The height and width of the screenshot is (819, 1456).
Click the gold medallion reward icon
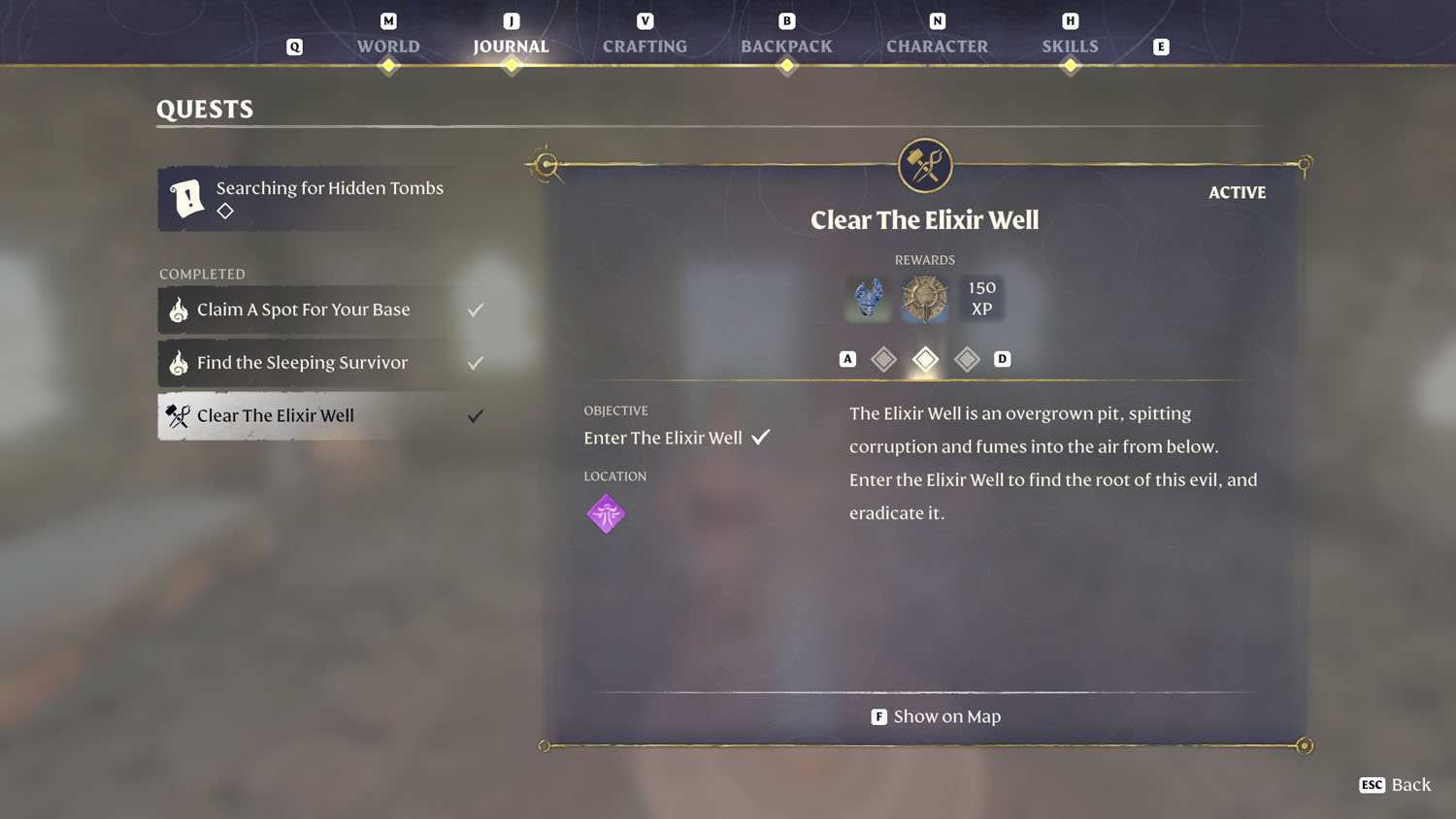point(924,298)
